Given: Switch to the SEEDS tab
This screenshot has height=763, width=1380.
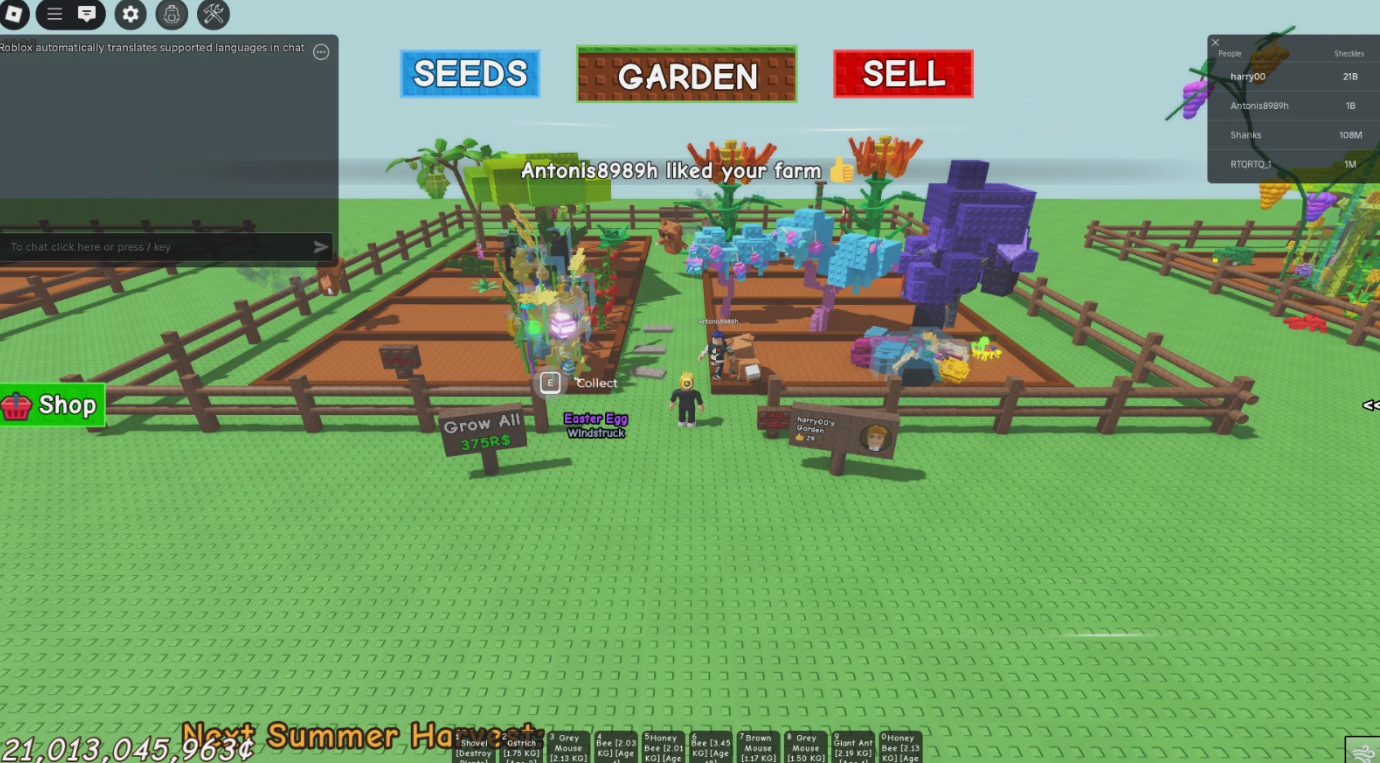Looking at the screenshot, I should (x=469, y=73).
